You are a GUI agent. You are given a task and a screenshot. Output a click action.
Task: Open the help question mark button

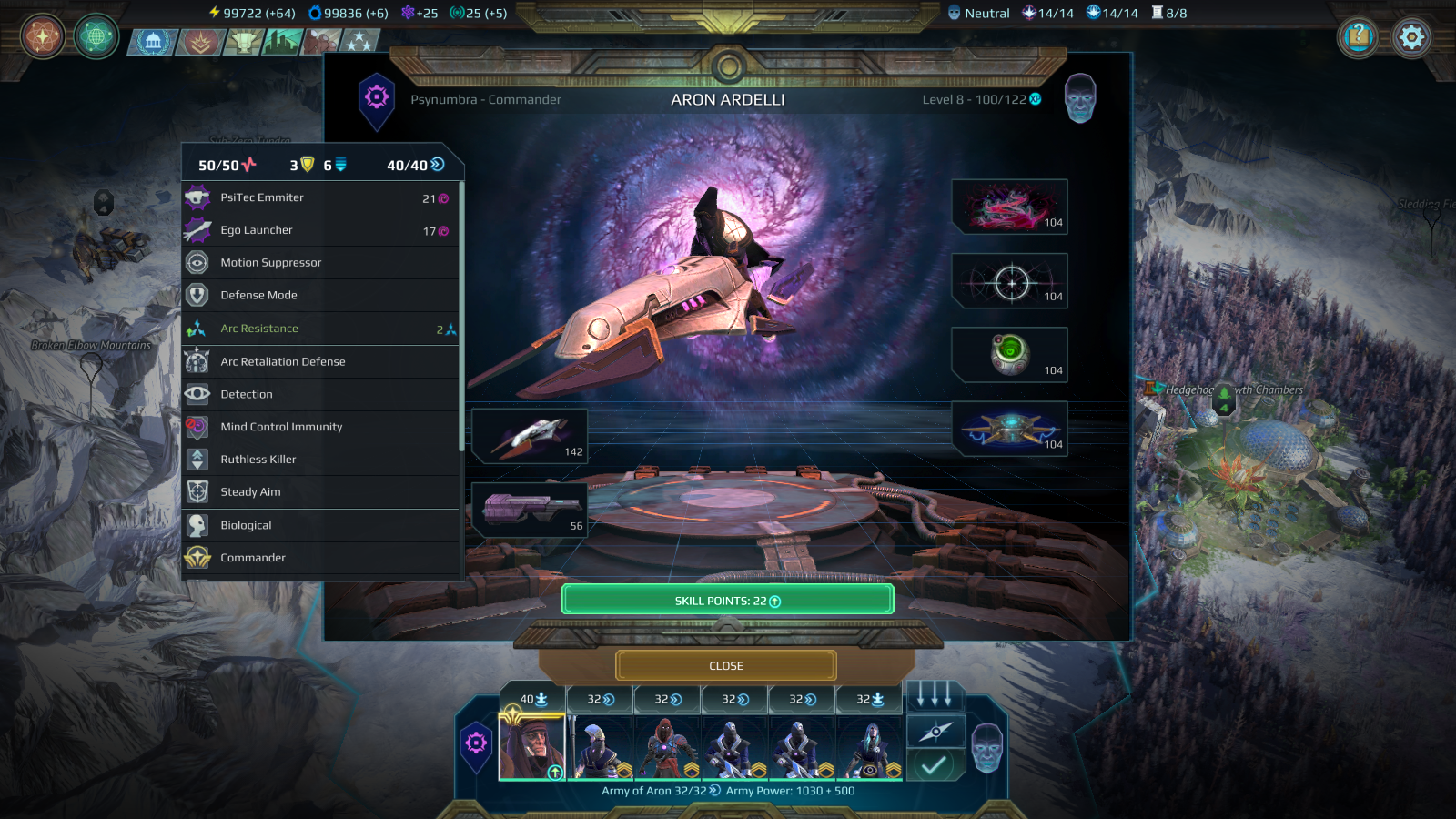[x=1358, y=37]
